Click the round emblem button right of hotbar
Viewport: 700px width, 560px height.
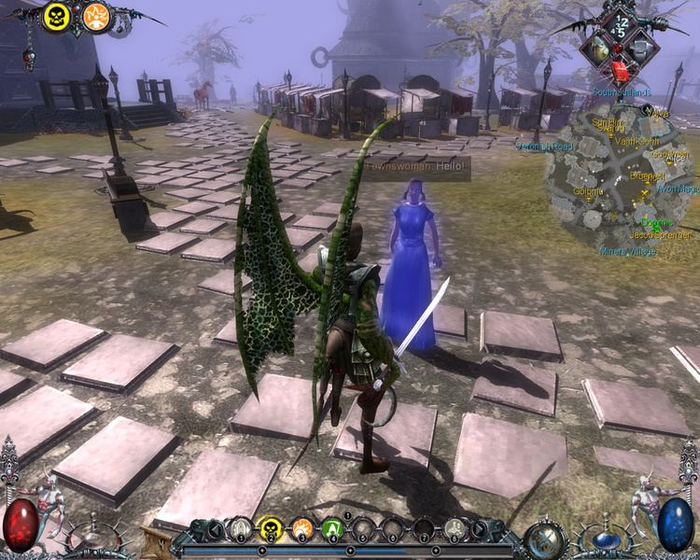point(546,539)
